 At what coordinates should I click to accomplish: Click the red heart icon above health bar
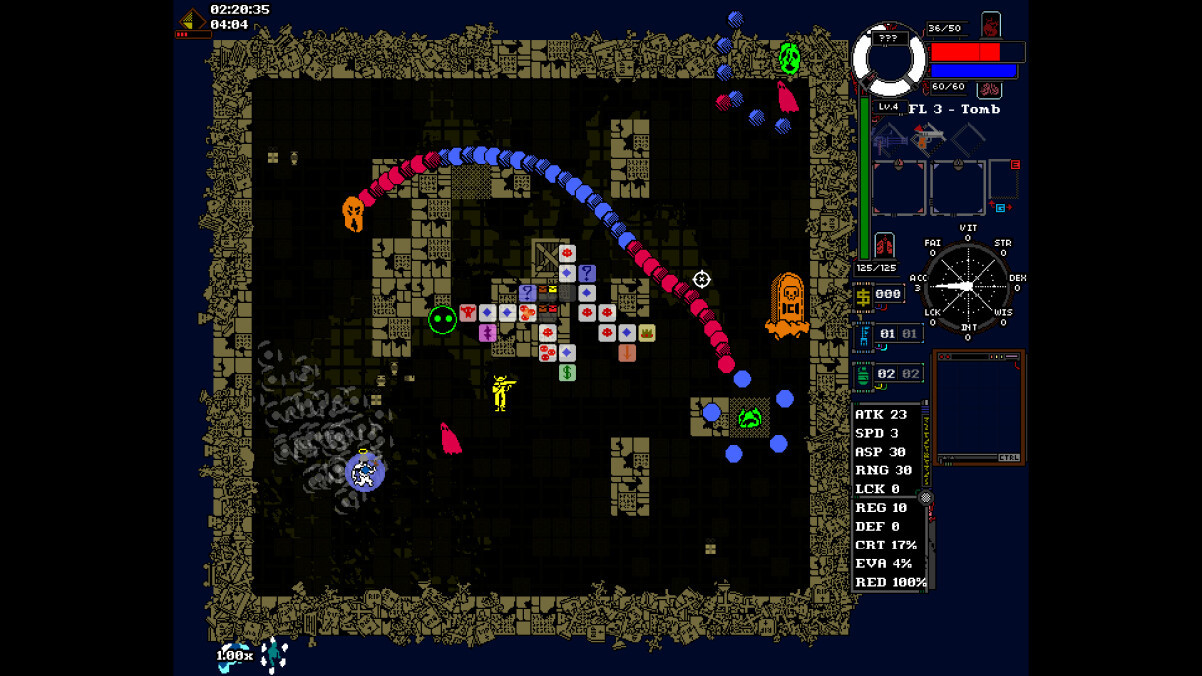[991, 25]
